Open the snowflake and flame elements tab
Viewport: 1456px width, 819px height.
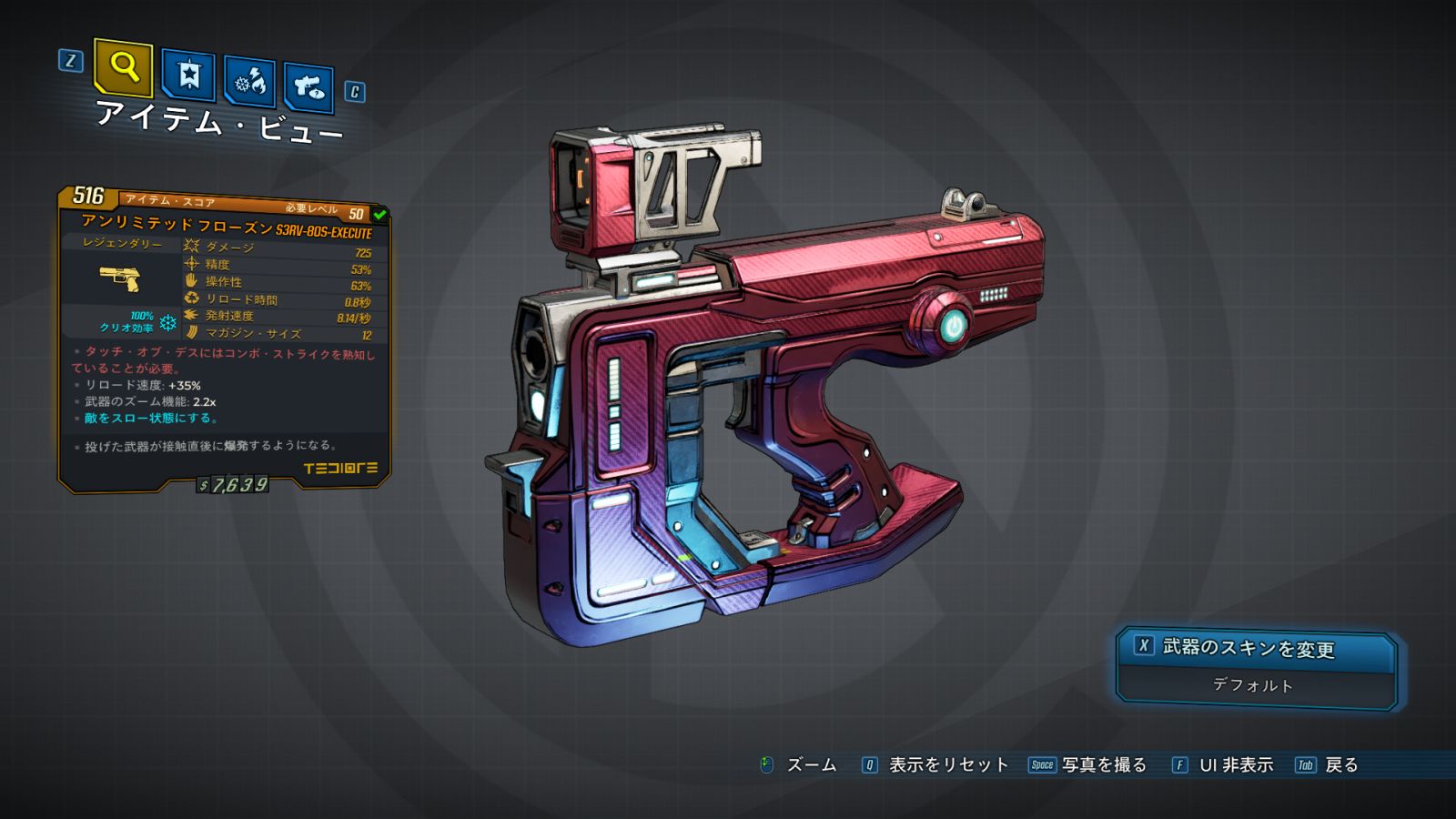pos(250,83)
